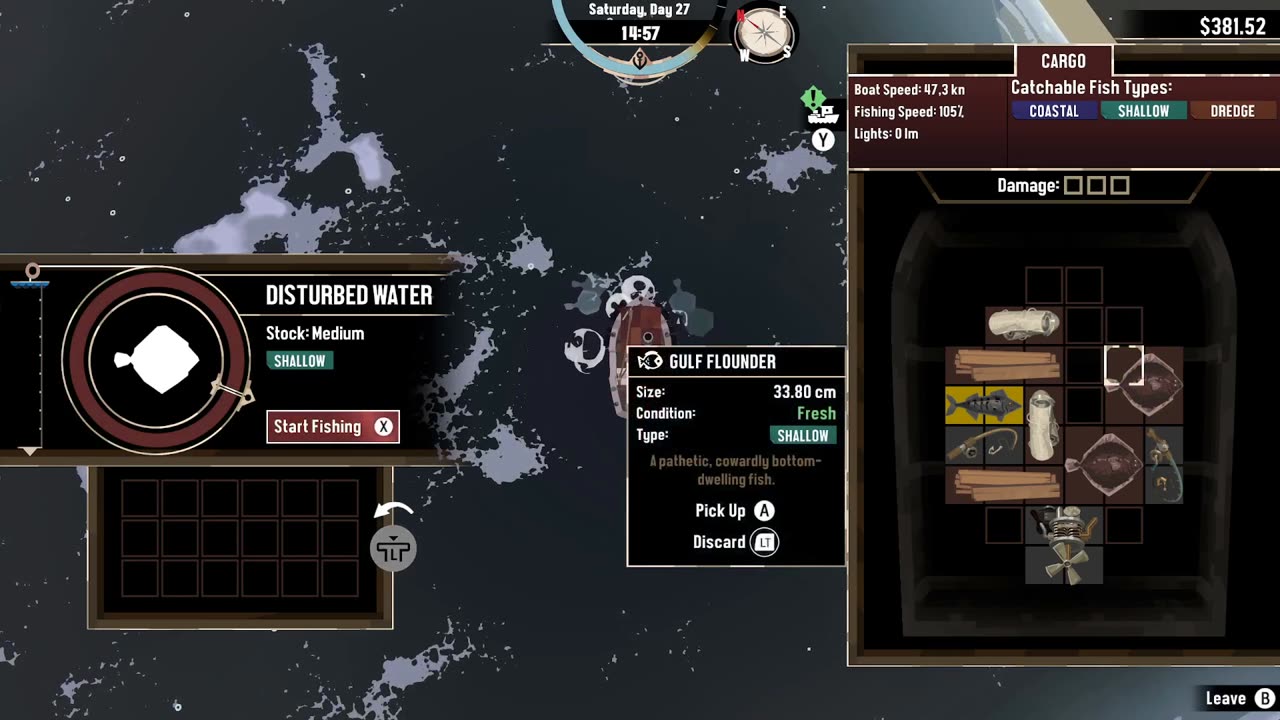Click the Start Fishing button
This screenshot has width=1280, height=720.
[x=332, y=427]
